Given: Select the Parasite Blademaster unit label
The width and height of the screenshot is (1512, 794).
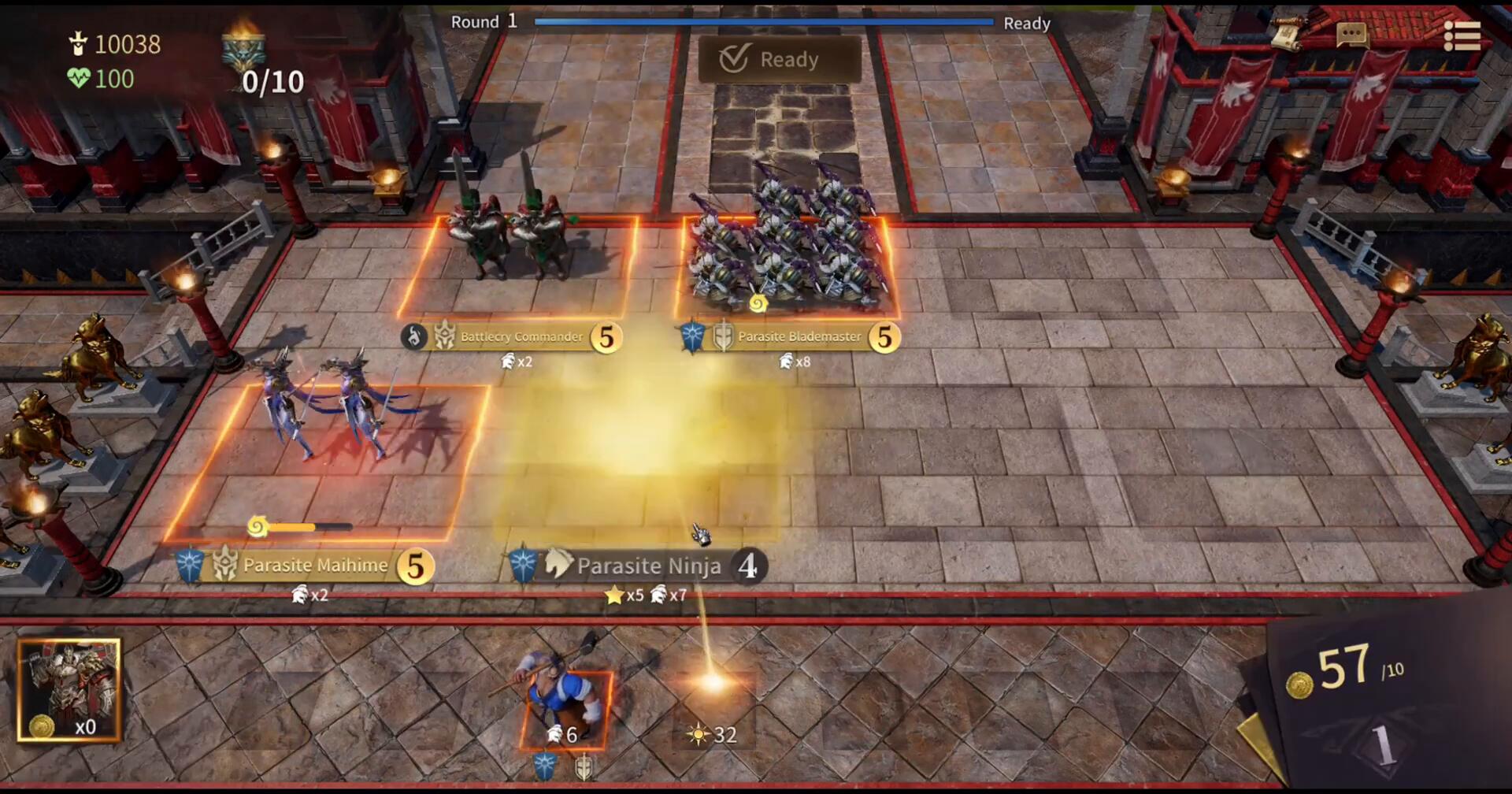Looking at the screenshot, I should coord(799,337).
